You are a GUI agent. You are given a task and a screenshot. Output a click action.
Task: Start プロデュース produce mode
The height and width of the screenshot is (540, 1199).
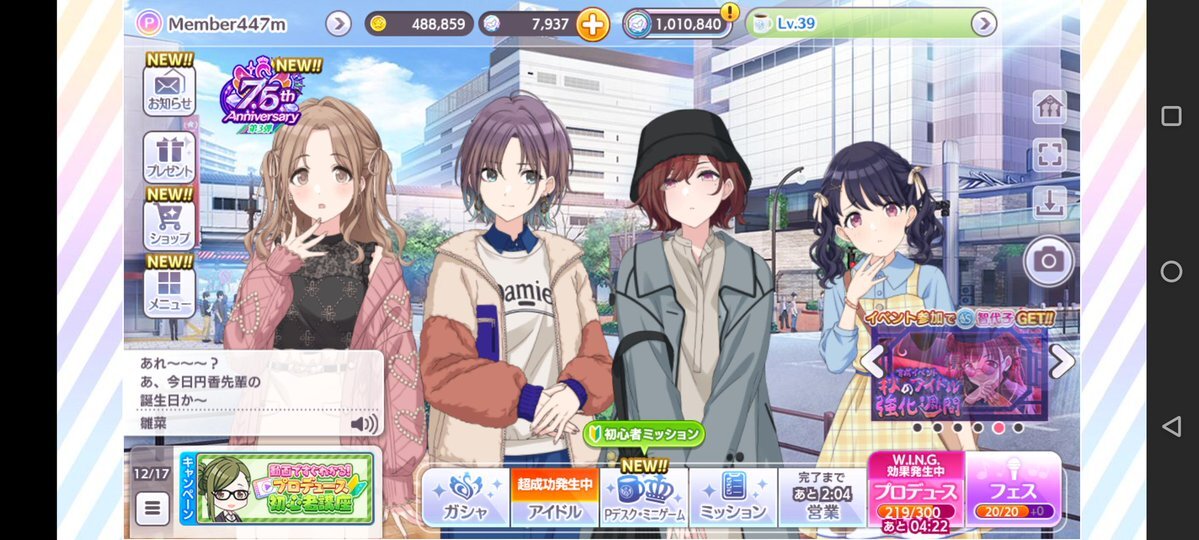(x=915, y=492)
